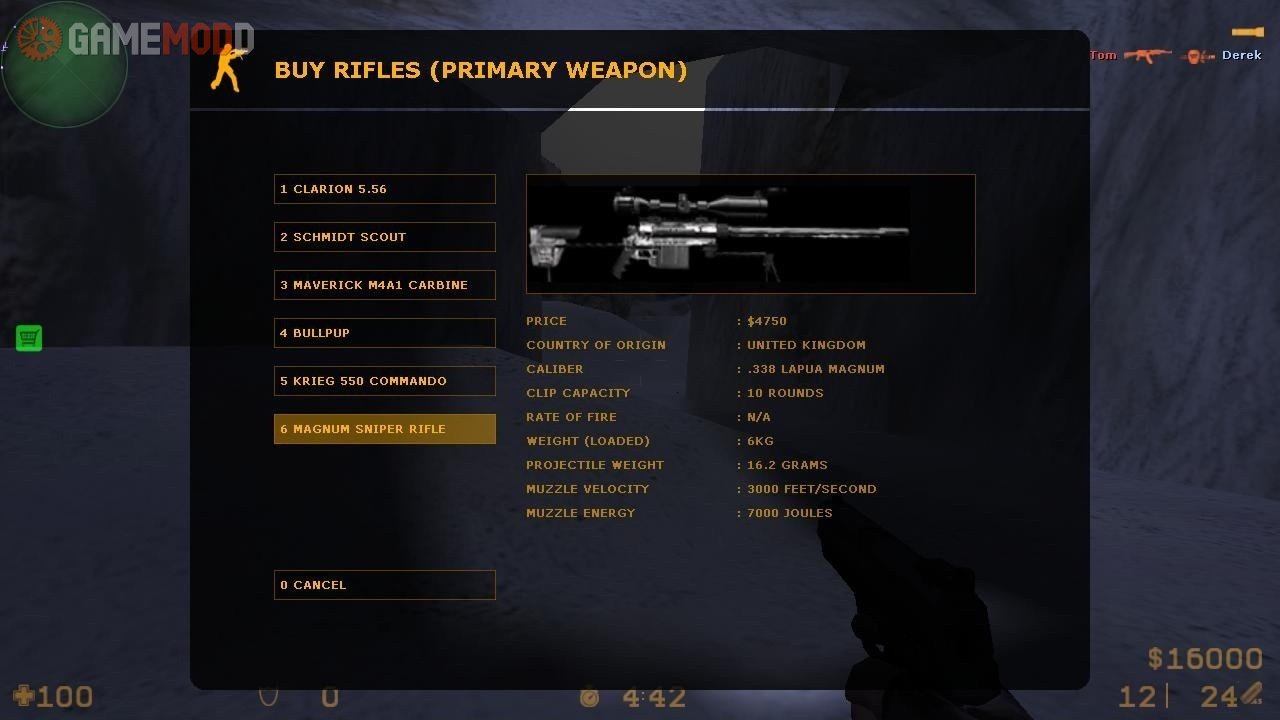Buy the Maverick M4A1 Carbine
The width and height of the screenshot is (1280, 720).
[x=384, y=285]
